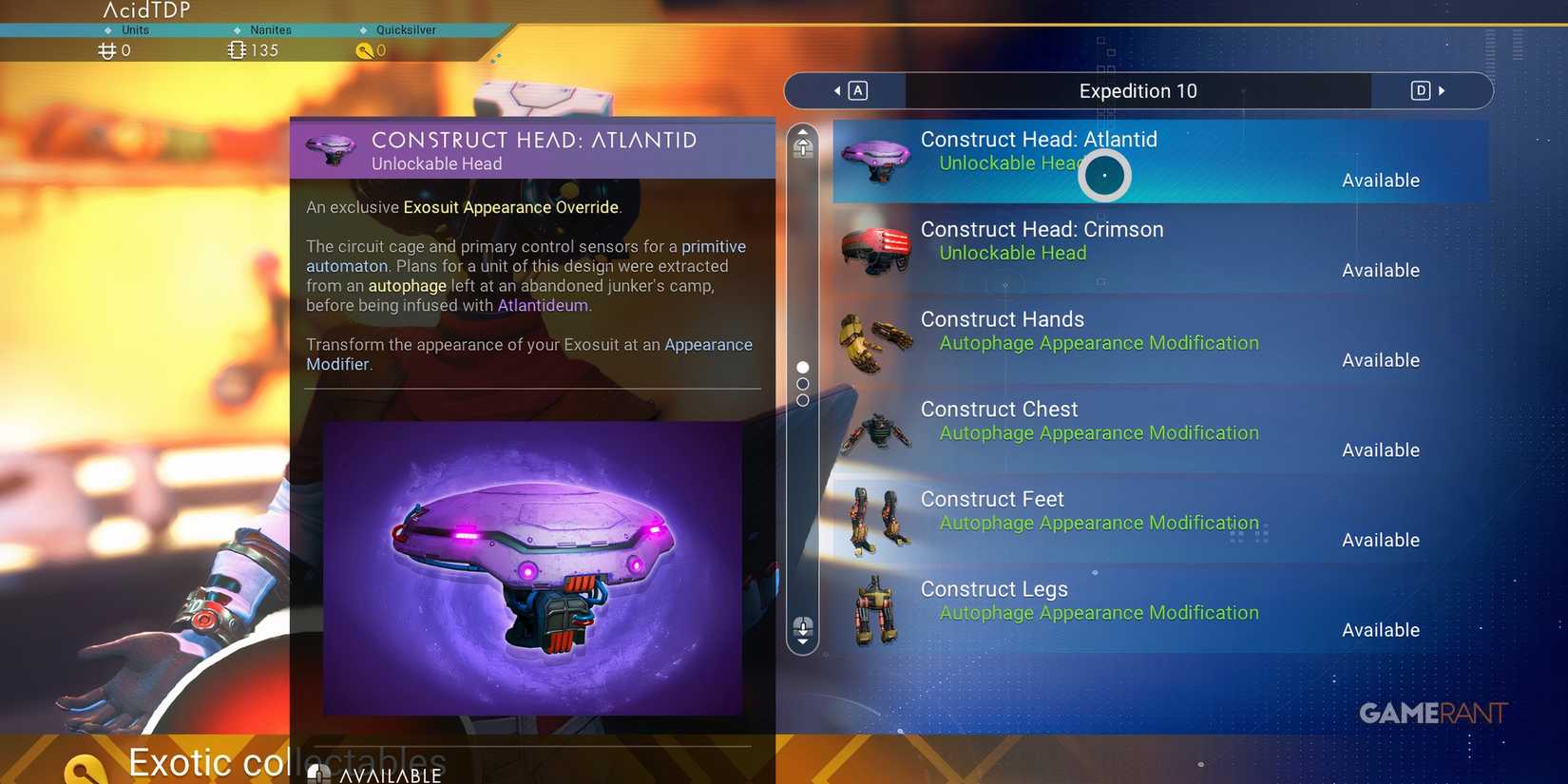Image resolution: width=1568 pixels, height=784 pixels.
Task: Click the right arrow beside the D key prompt
Action: pyautogui.click(x=1443, y=90)
